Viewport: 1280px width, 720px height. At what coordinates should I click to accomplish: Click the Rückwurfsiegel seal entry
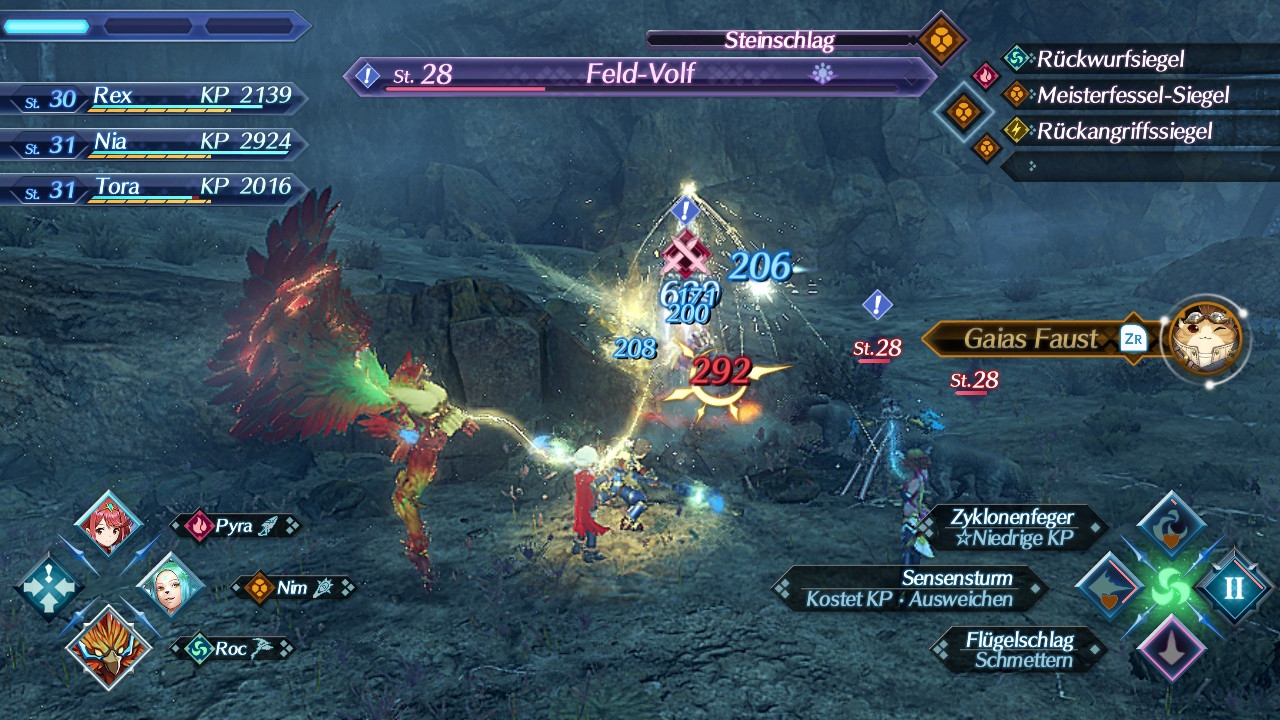click(1110, 59)
